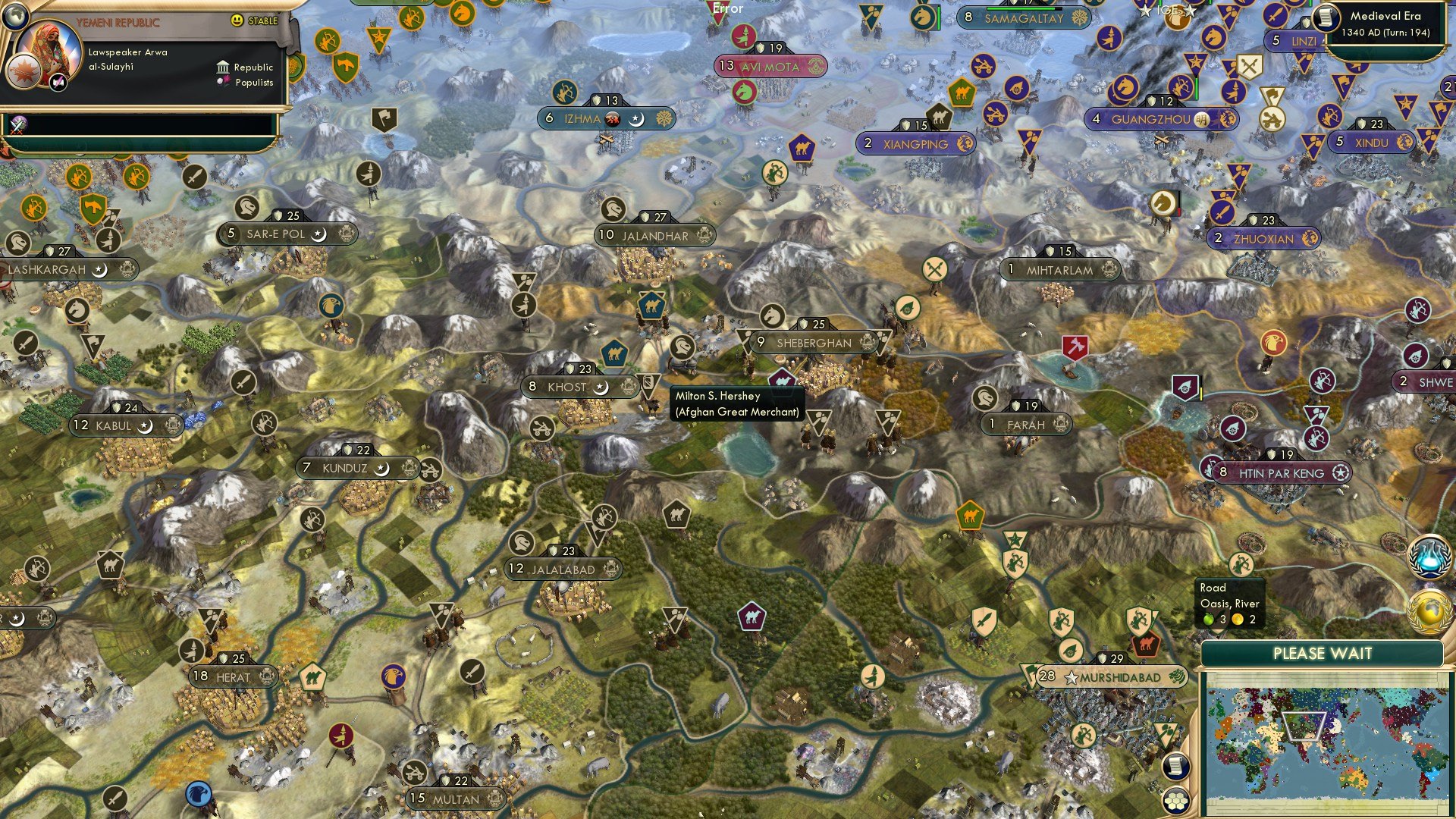Open the IGE in-game editor button
This screenshot has width=1456, height=819.
click(x=1168, y=11)
